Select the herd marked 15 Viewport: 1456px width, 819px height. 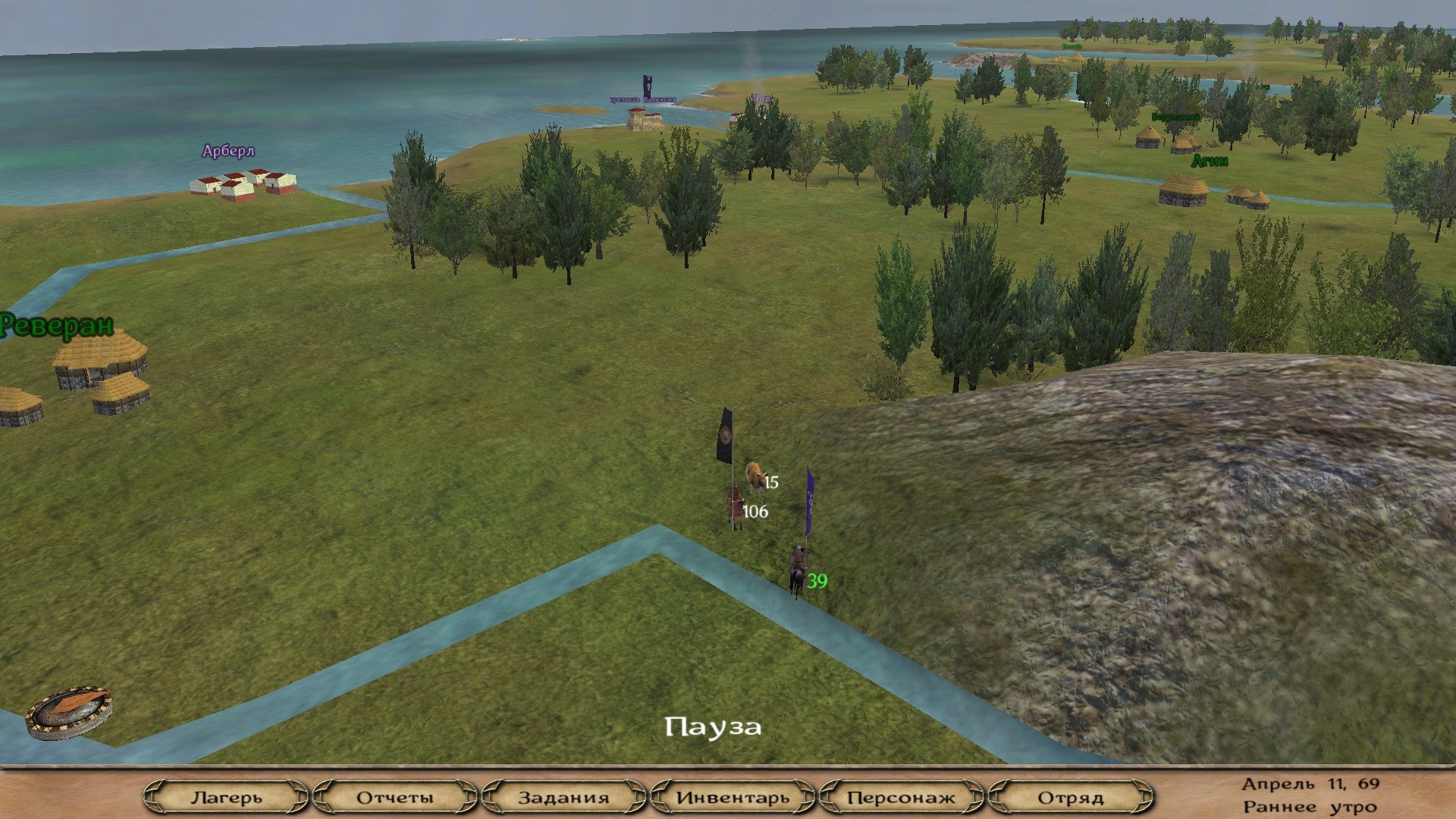(x=755, y=478)
